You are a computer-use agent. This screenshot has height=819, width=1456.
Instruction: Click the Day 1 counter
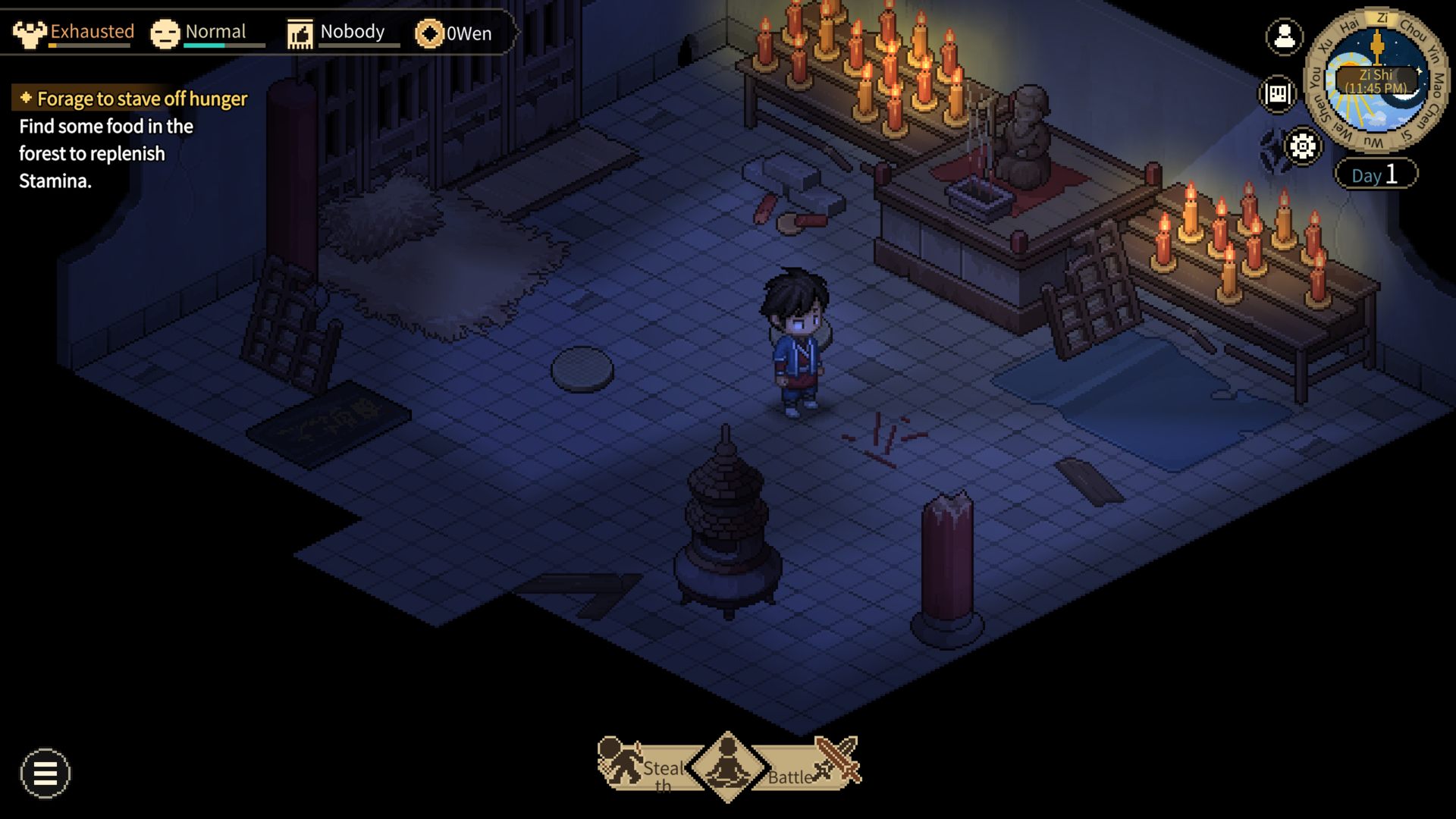tap(1375, 174)
